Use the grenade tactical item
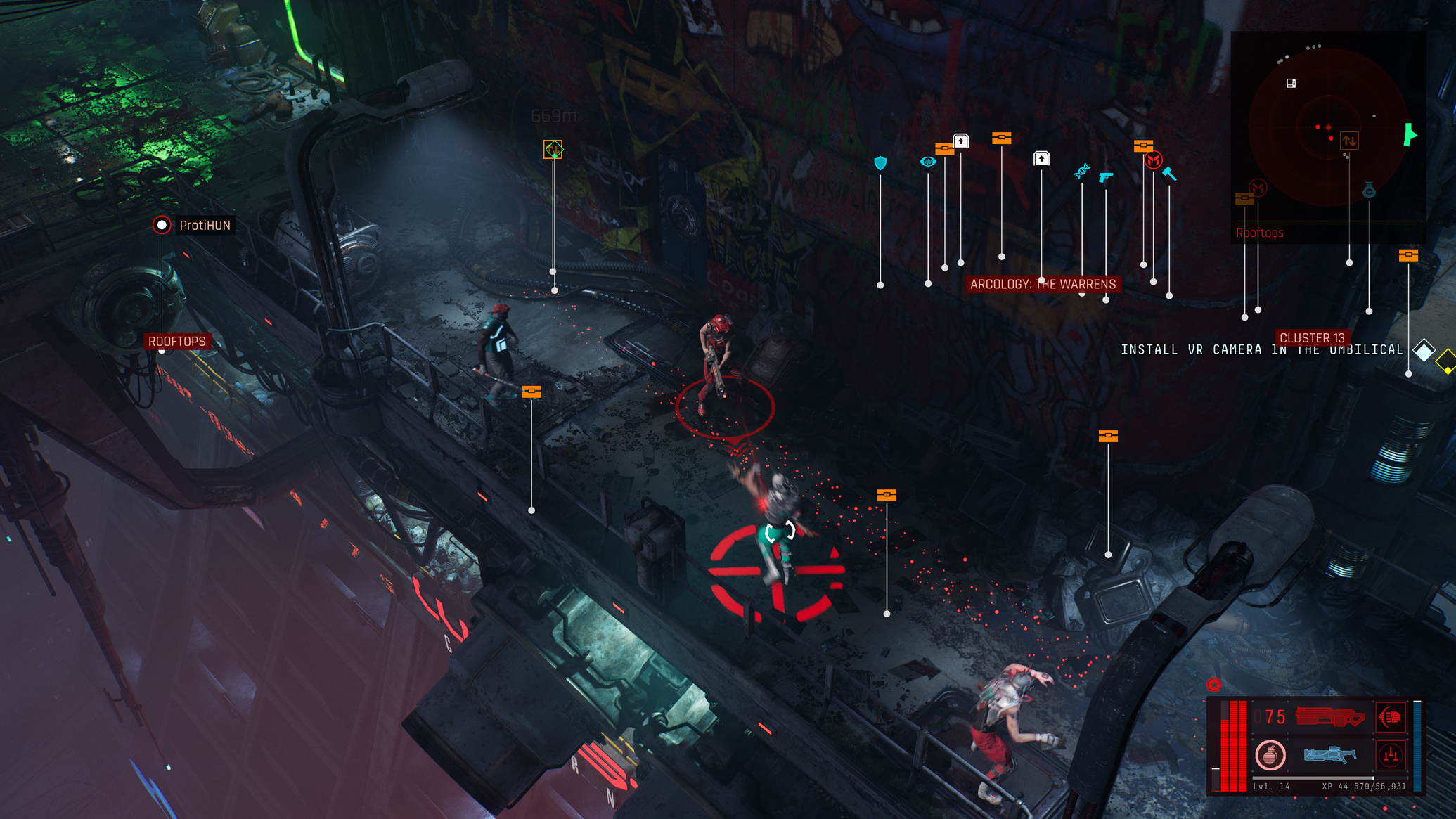 1270,756
